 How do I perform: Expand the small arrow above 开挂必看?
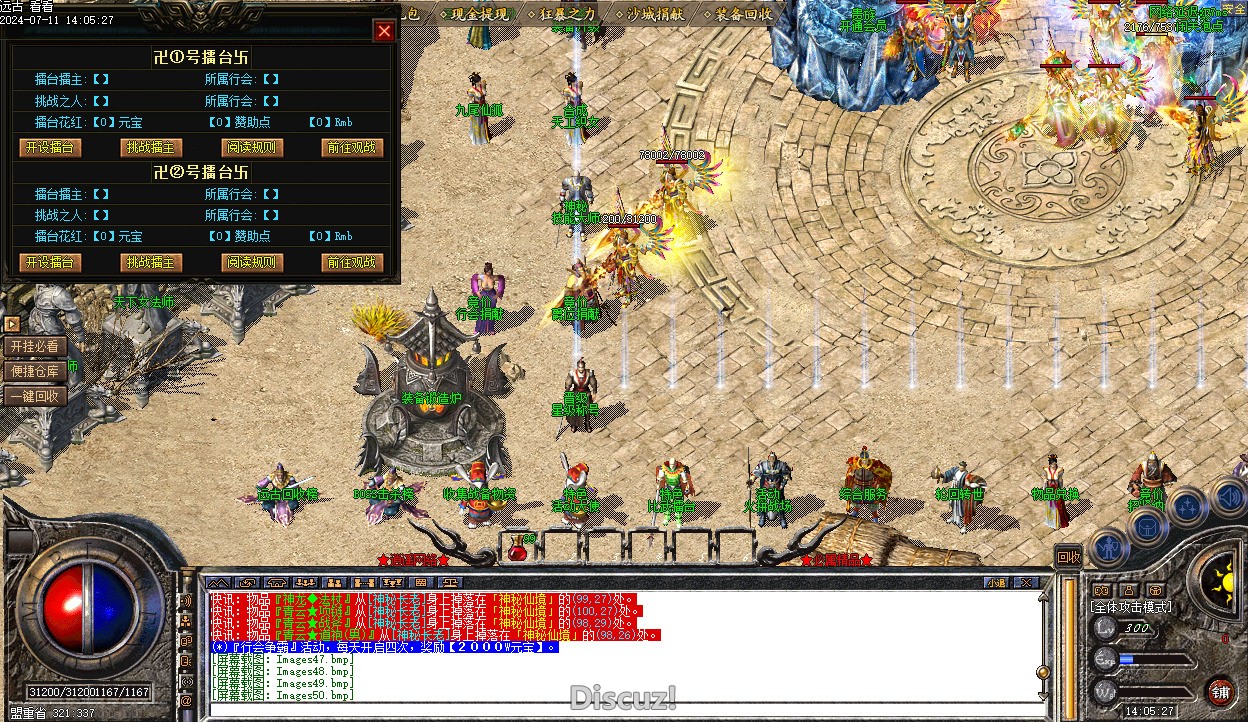click(12, 324)
